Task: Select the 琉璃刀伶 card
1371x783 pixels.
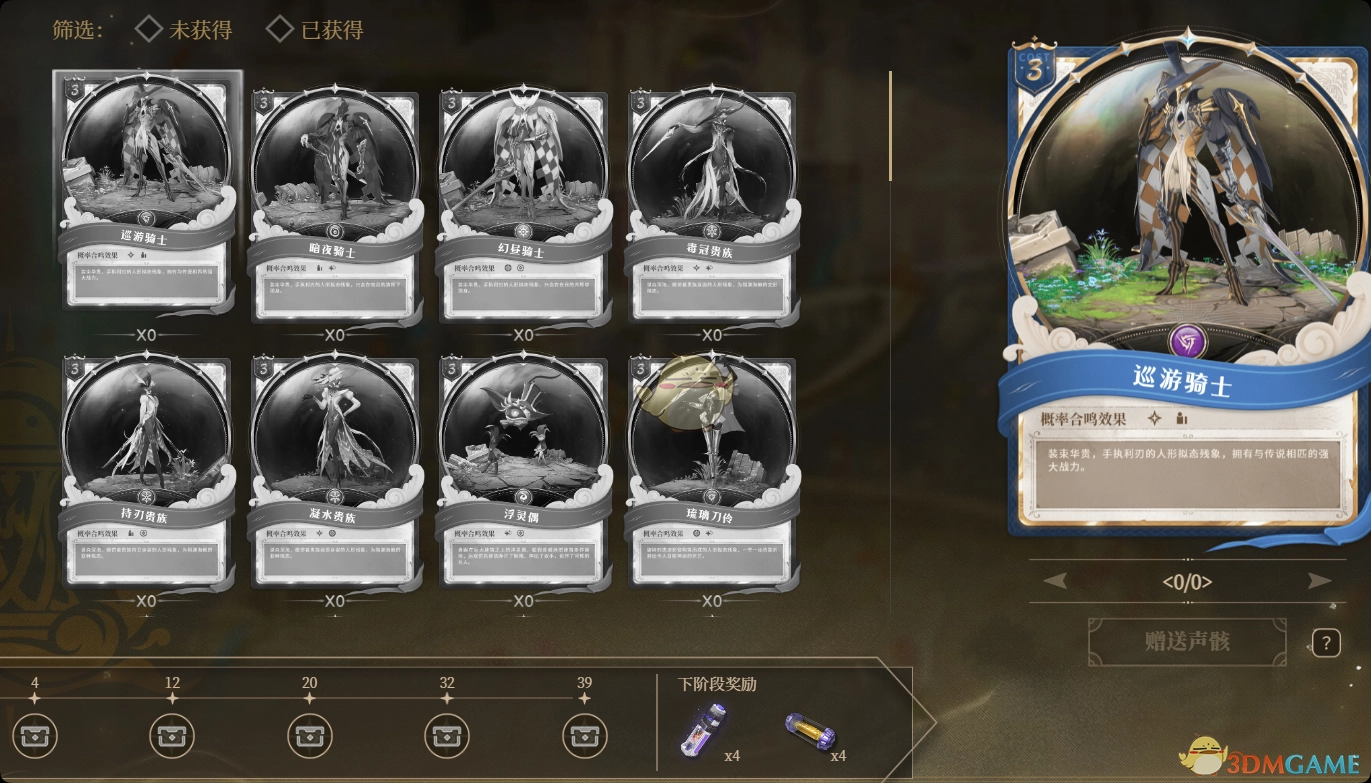Action: click(x=711, y=468)
